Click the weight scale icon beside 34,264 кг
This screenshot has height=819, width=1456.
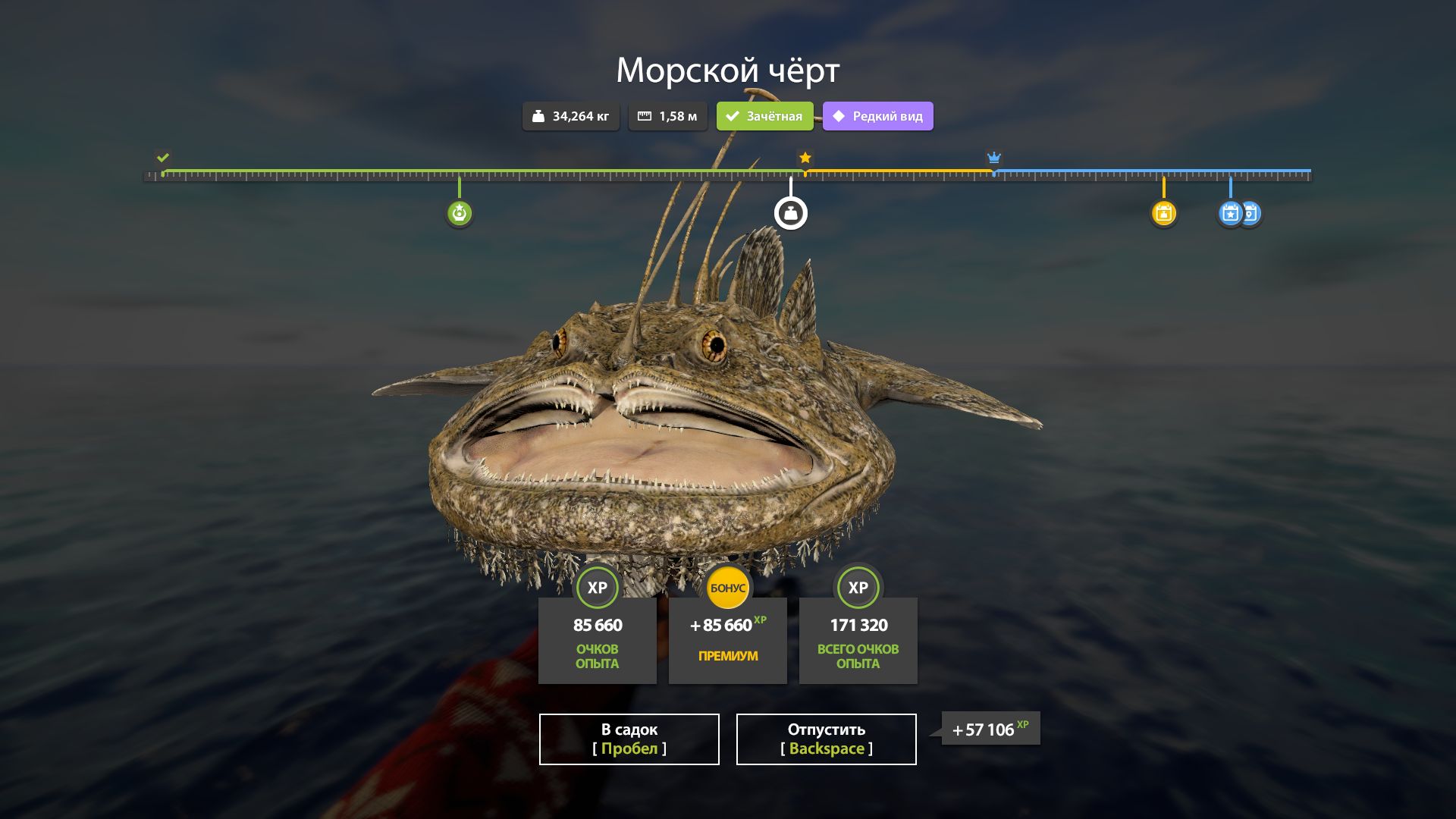coord(539,116)
